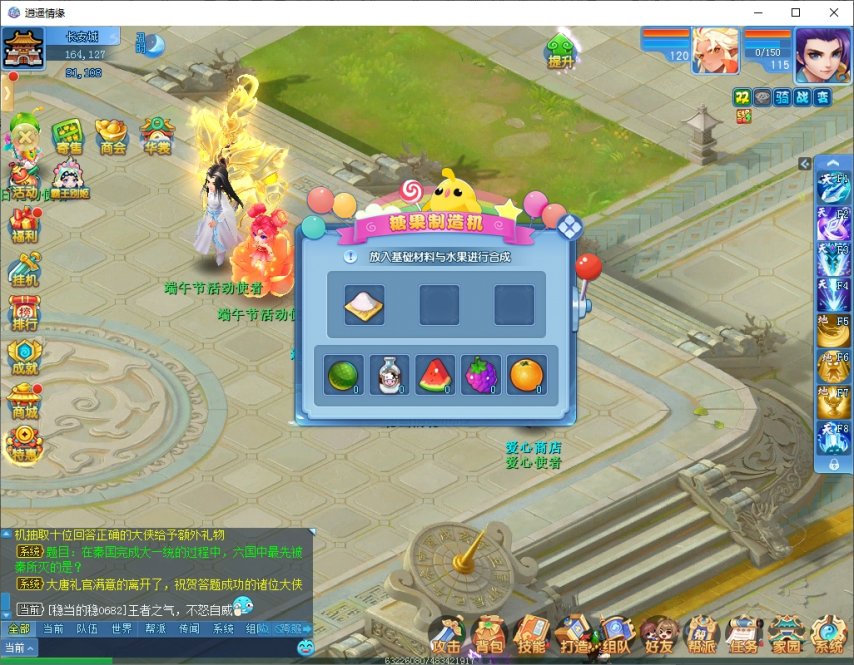Screen dimensions: 854x665
Task: Close the candy machine (糖果制造机) panel
Action: [568, 226]
